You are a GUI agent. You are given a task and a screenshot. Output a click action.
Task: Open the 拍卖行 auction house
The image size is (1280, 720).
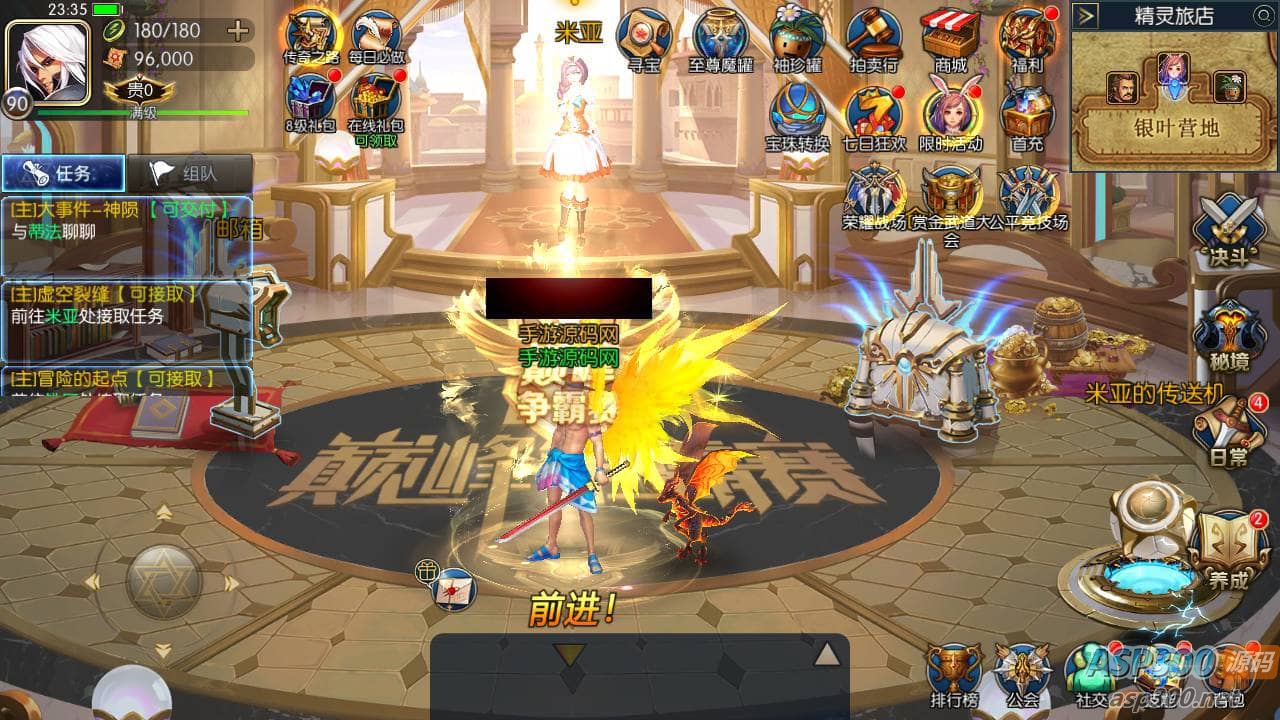(874, 38)
